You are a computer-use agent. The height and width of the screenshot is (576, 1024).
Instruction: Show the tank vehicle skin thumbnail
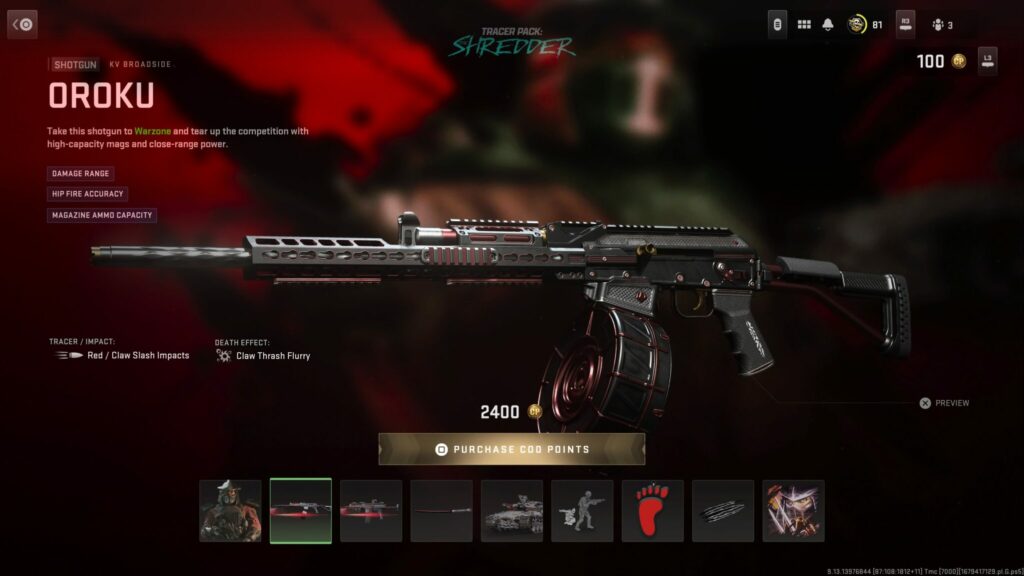click(512, 511)
